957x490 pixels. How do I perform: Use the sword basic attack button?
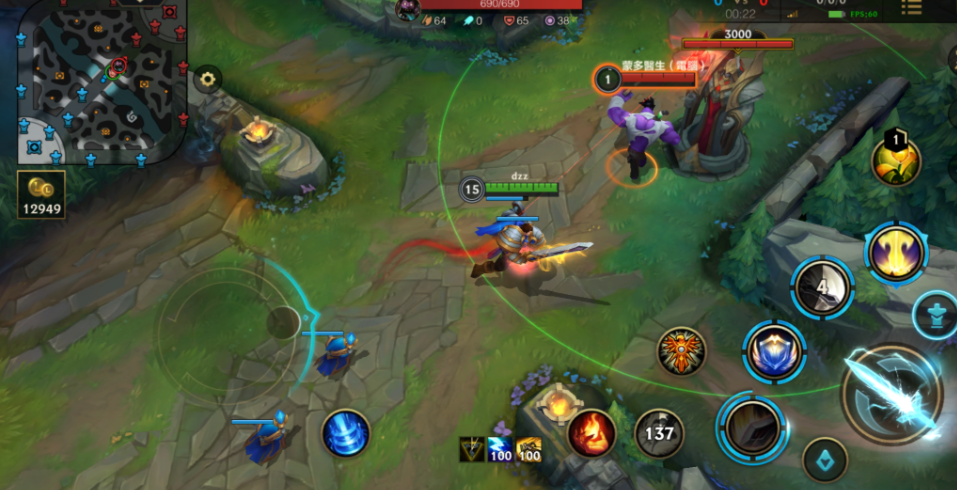[892, 393]
